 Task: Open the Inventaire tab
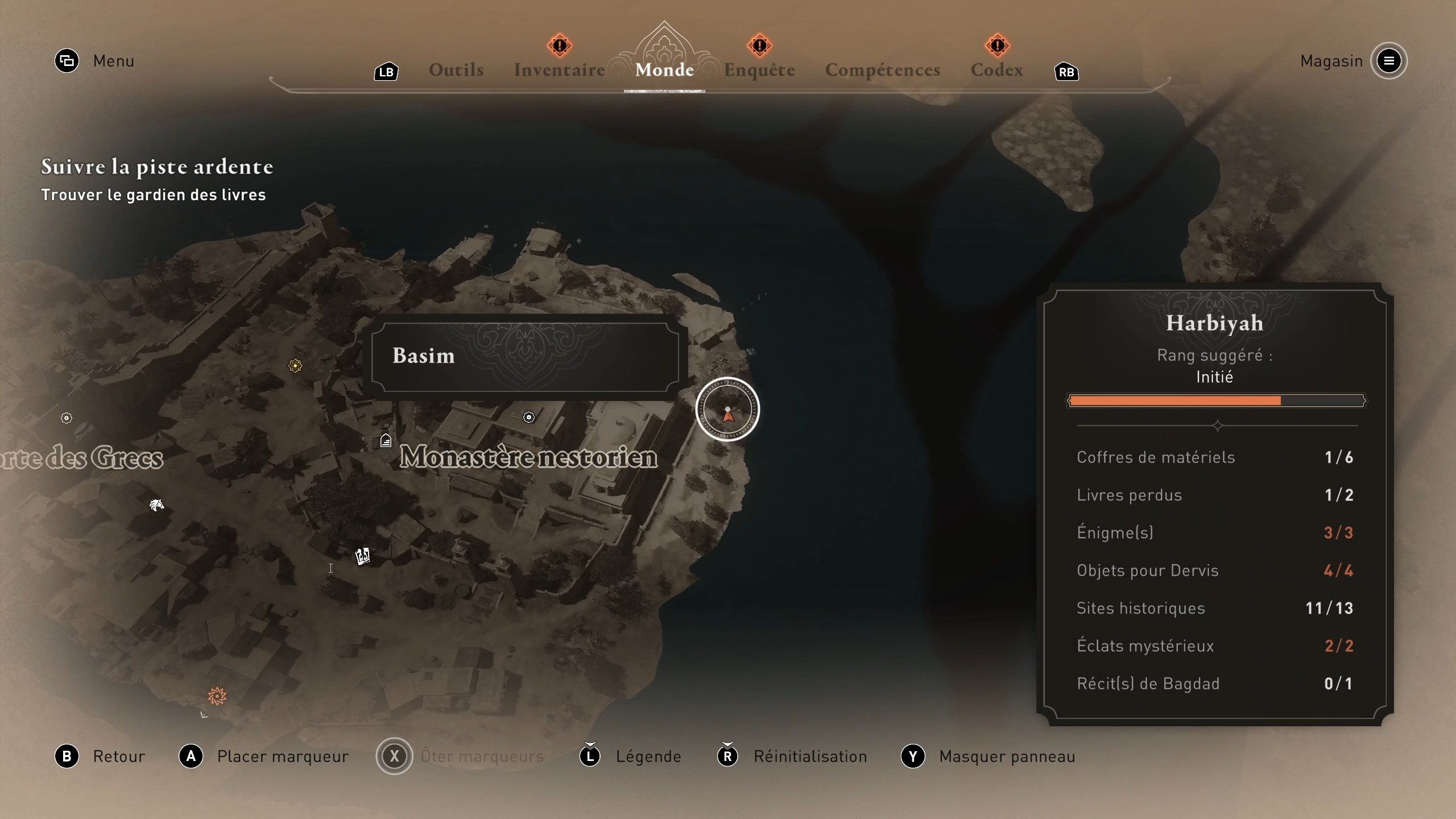[x=559, y=69]
